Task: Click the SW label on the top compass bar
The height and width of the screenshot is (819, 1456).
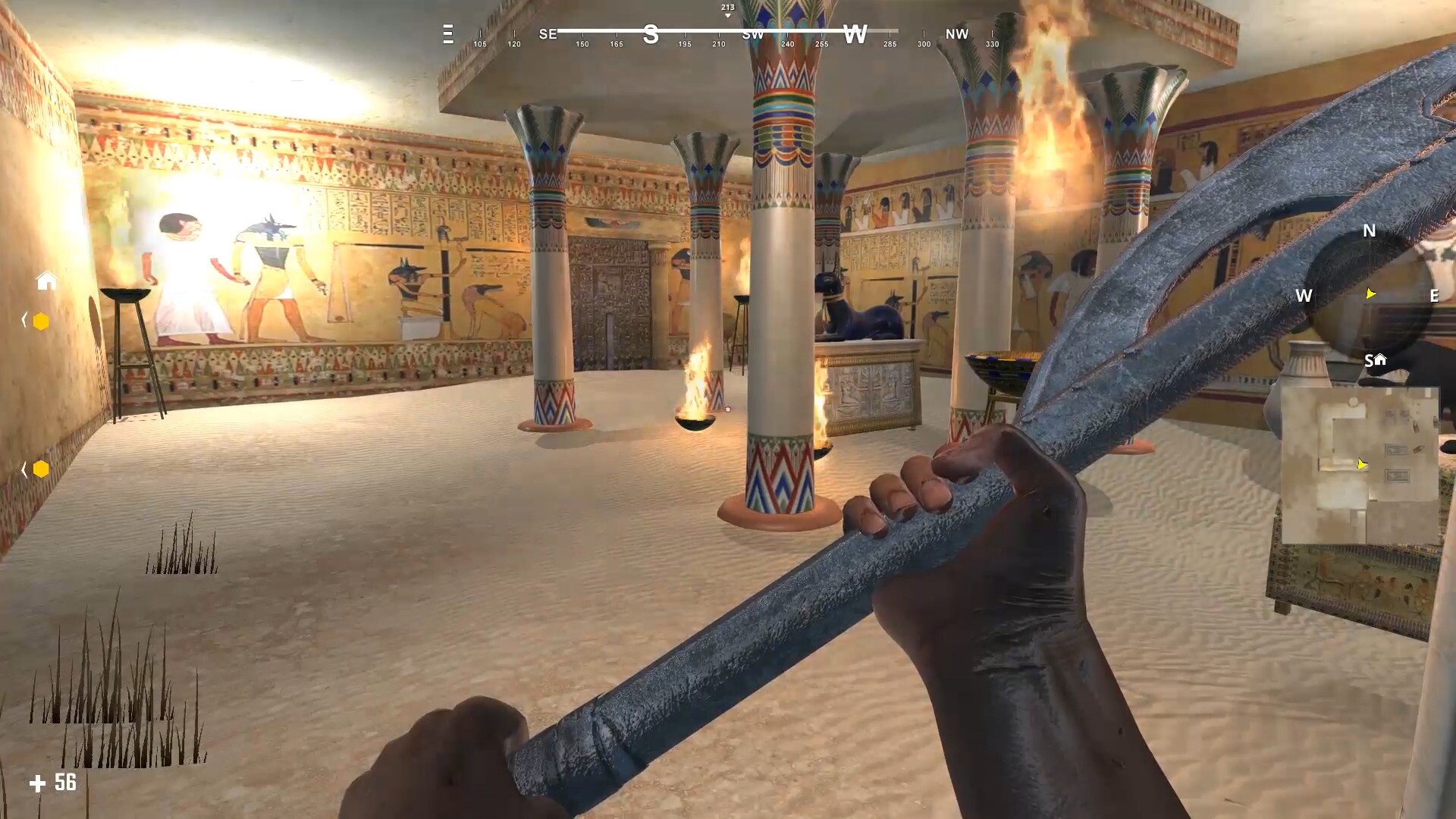Action: click(x=752, y=34)
